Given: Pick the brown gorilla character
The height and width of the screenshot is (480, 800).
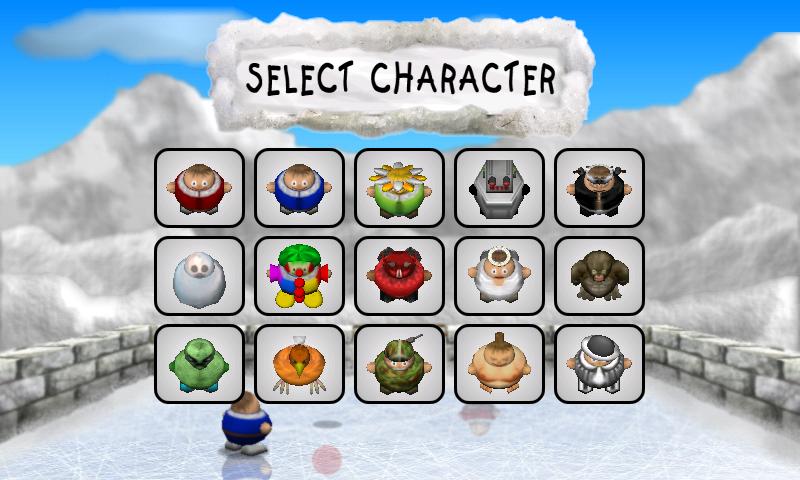Looking at the screenshot, I should (x=599, y=276).
